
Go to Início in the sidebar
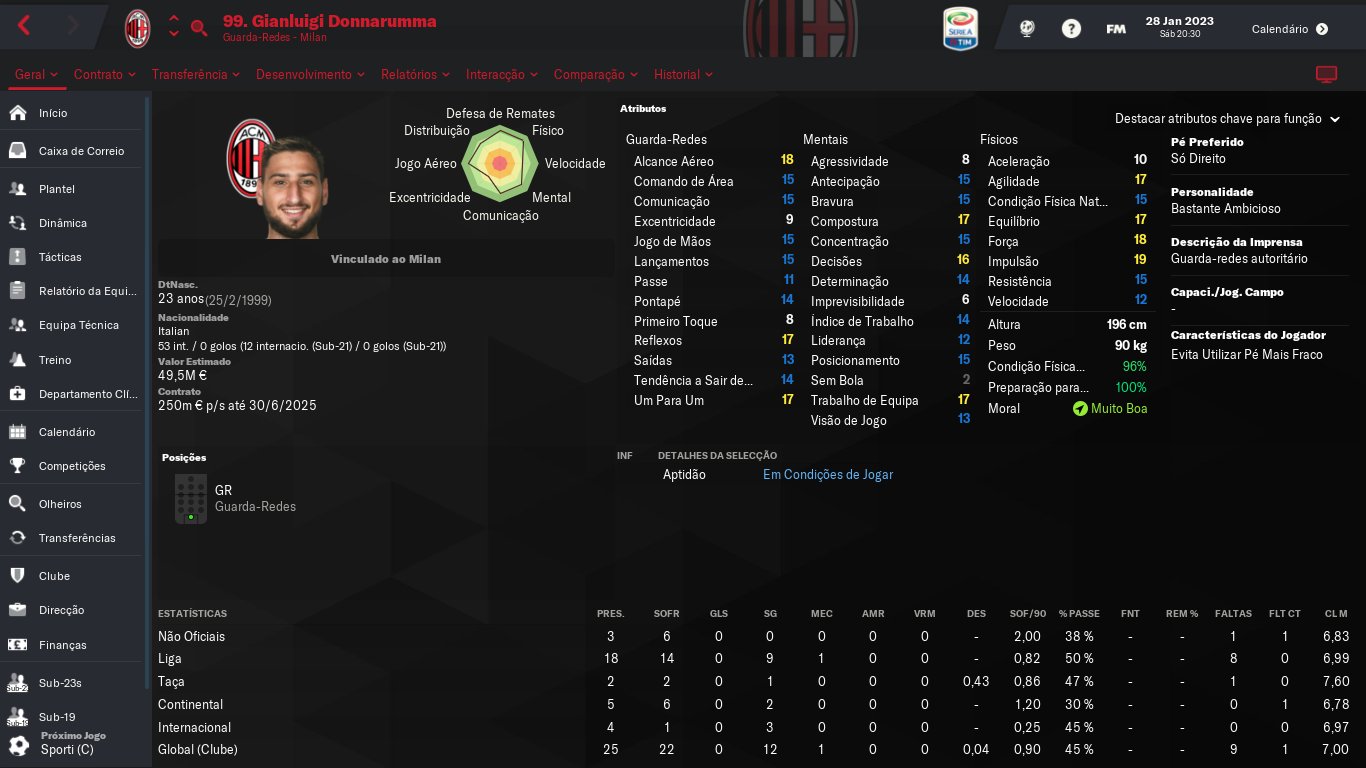click(53, 113)
